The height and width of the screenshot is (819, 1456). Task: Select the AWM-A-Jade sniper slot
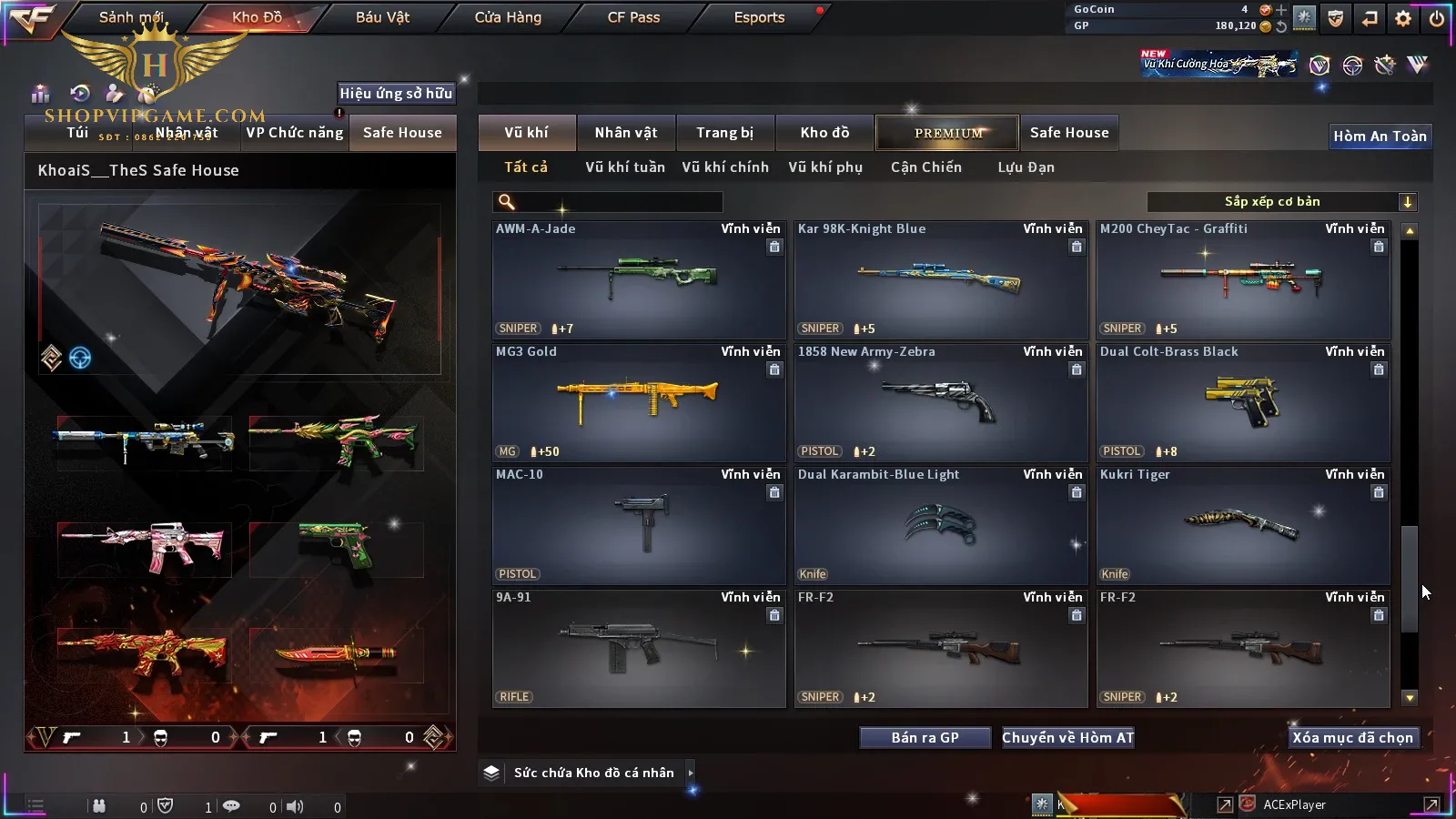639,280
